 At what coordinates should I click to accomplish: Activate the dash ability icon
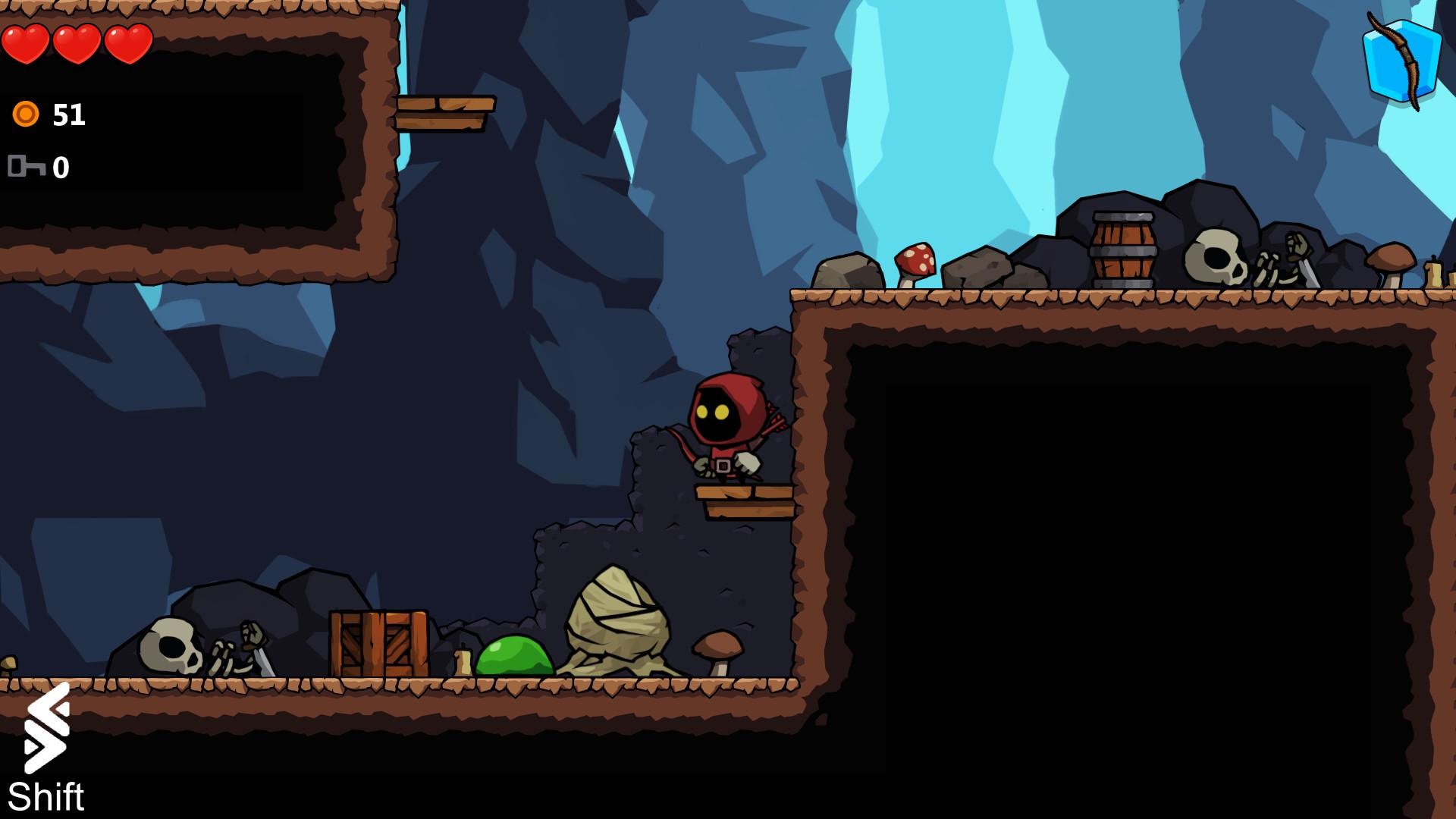click(47, 728)
